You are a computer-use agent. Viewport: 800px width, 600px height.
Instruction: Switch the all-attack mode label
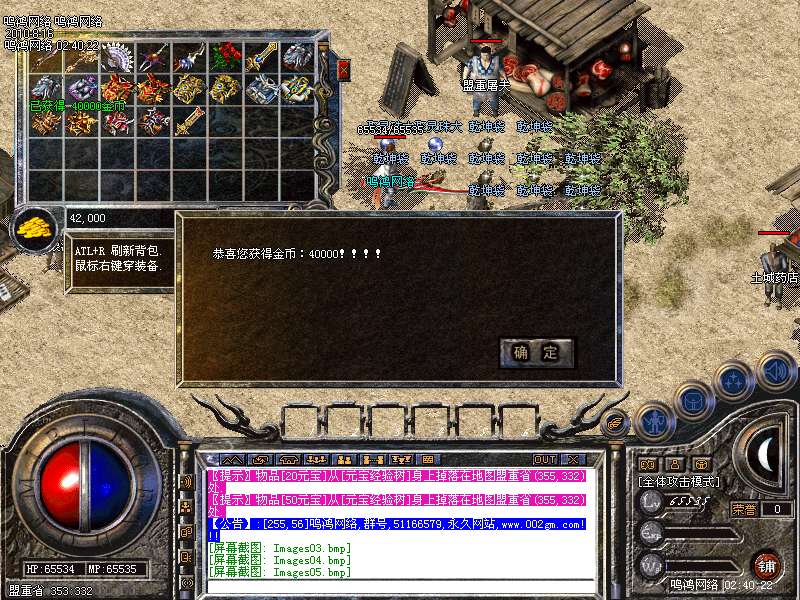pos(680,481)
